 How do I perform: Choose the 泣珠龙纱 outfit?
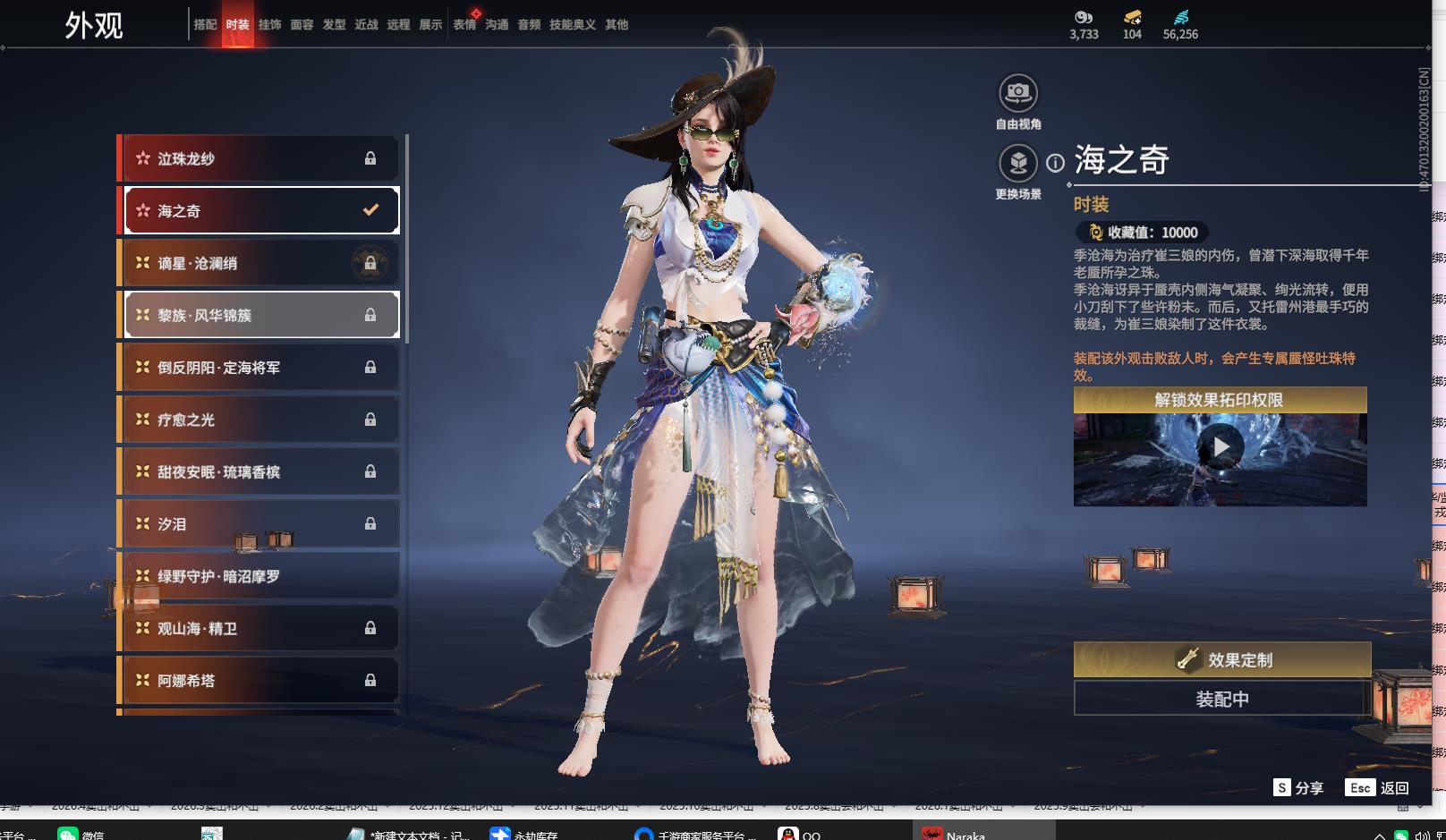click(x=259, y=158)
